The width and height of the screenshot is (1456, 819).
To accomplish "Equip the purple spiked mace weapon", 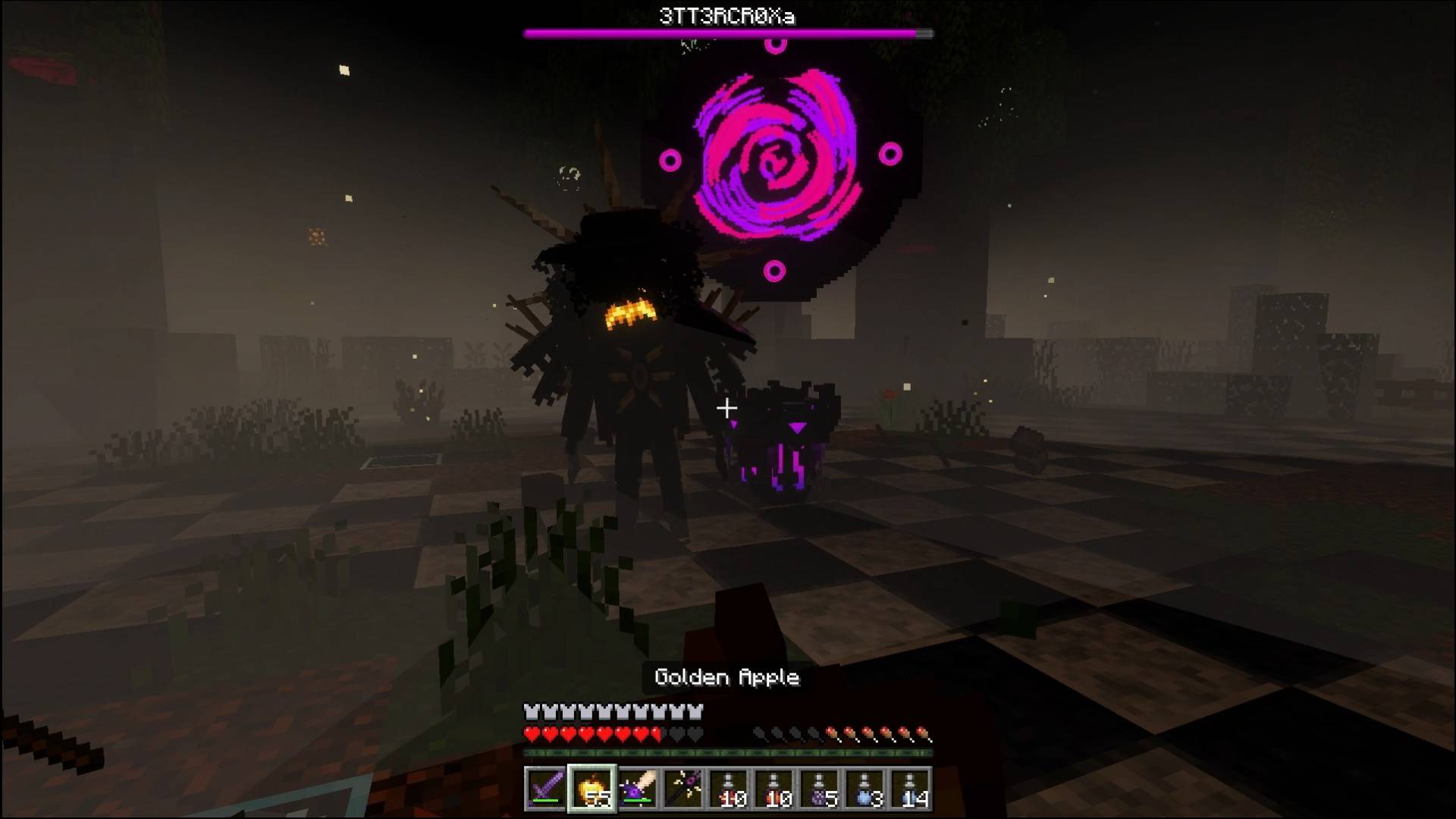I will (x=638, y=789).
